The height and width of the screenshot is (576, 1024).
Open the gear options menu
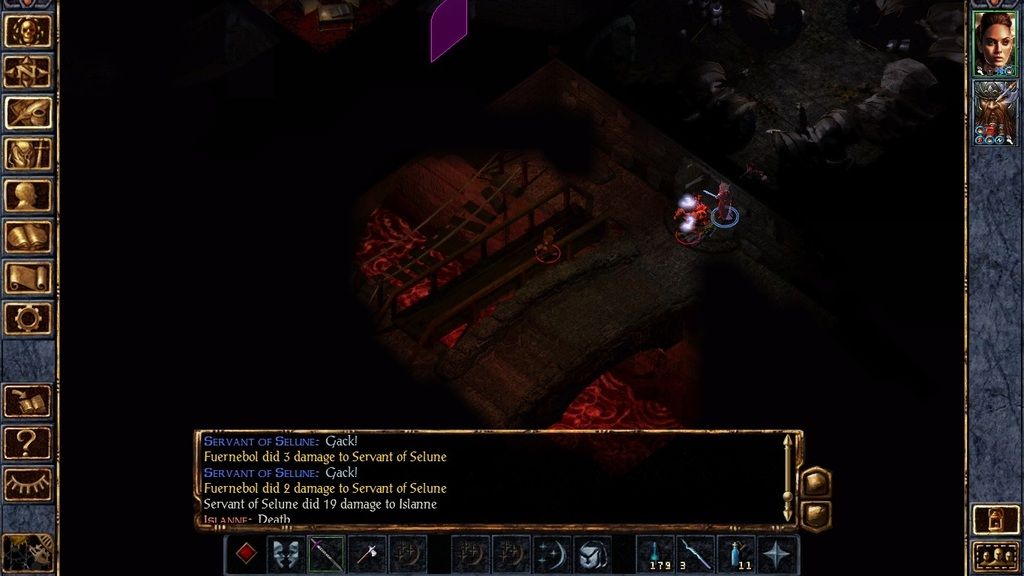pos(28,319)
